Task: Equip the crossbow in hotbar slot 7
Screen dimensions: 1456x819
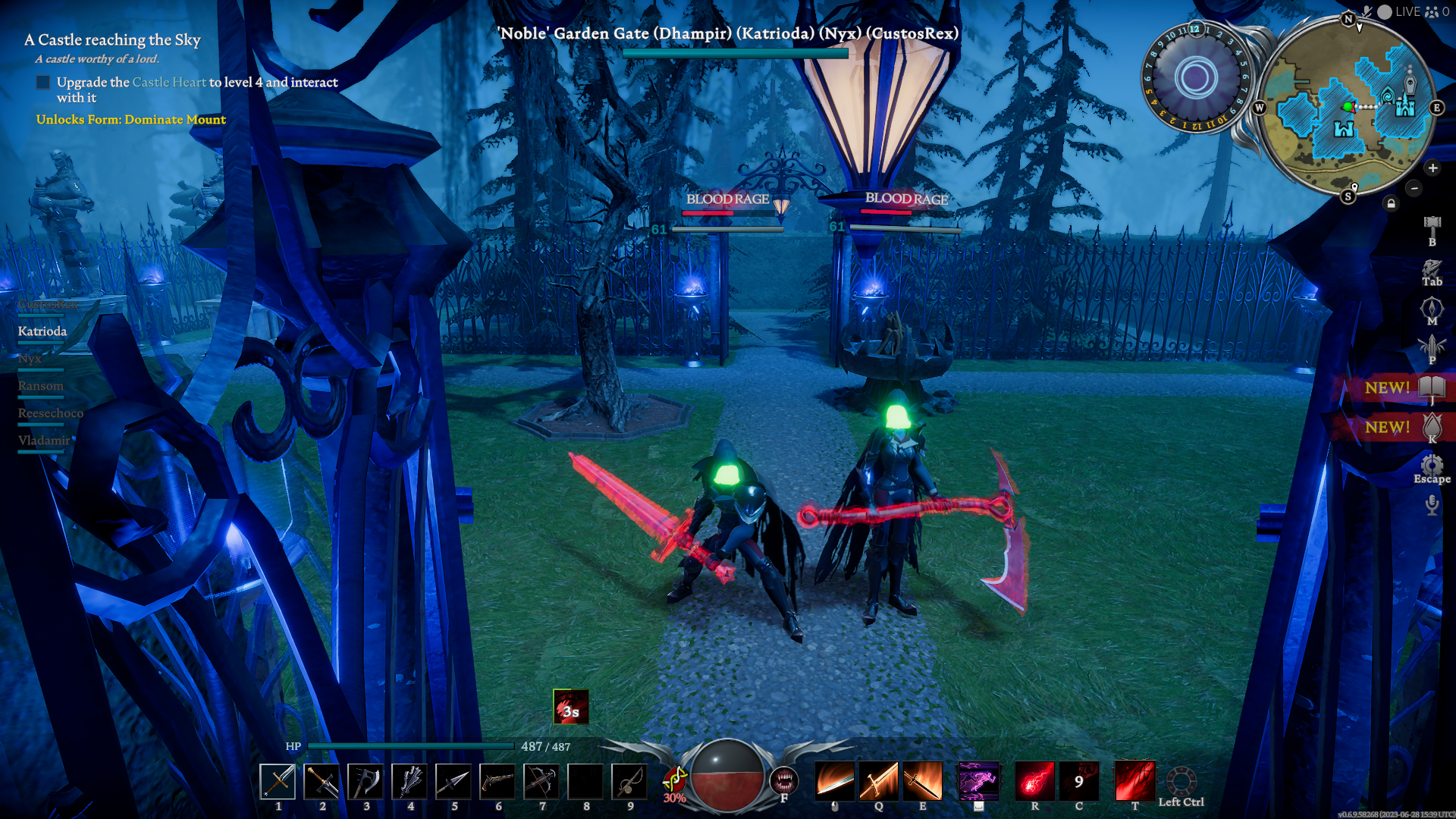Action: (x=541, y=781)
